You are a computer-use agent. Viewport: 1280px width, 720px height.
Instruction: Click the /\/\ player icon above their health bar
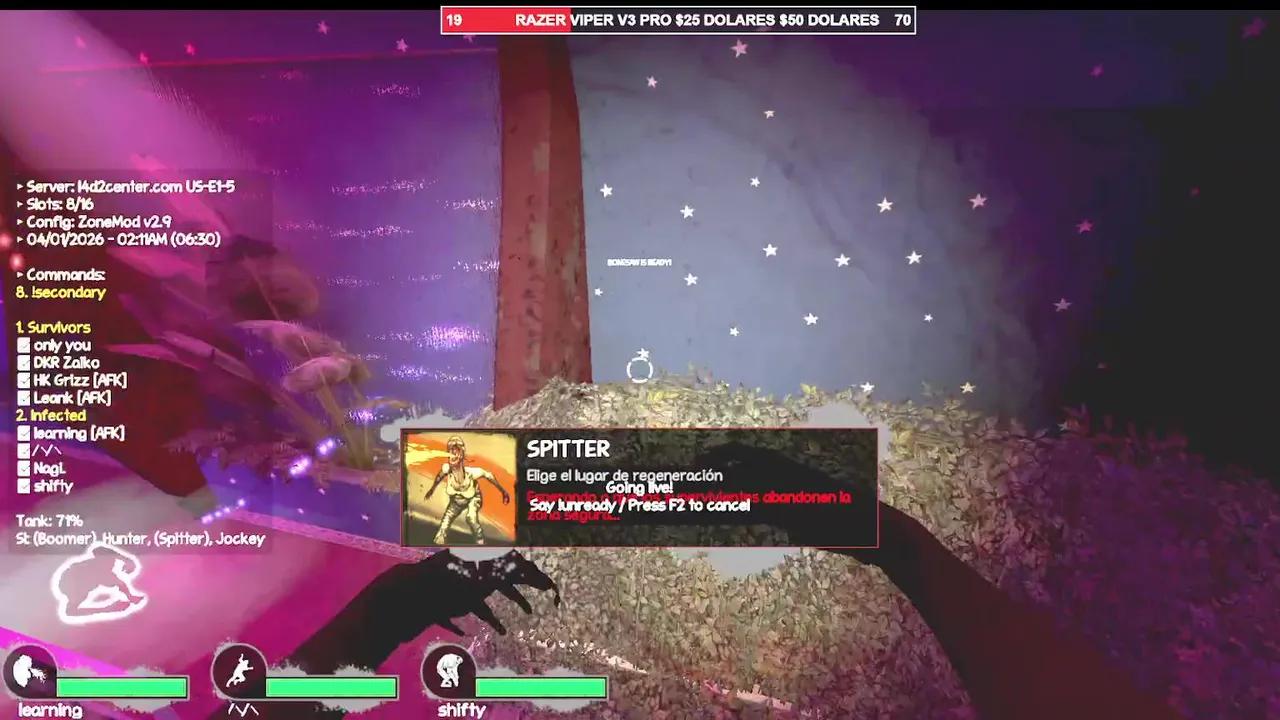(239, 670)
